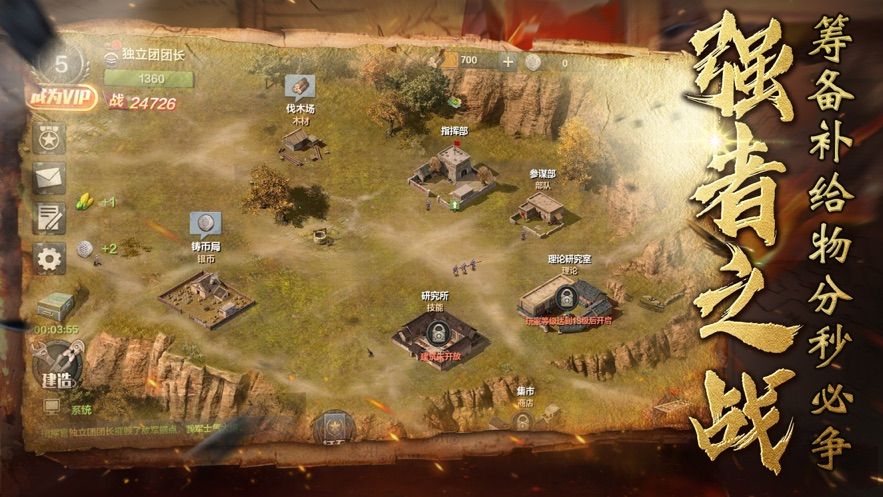Open the gear settings icon

tap(49, 257)
